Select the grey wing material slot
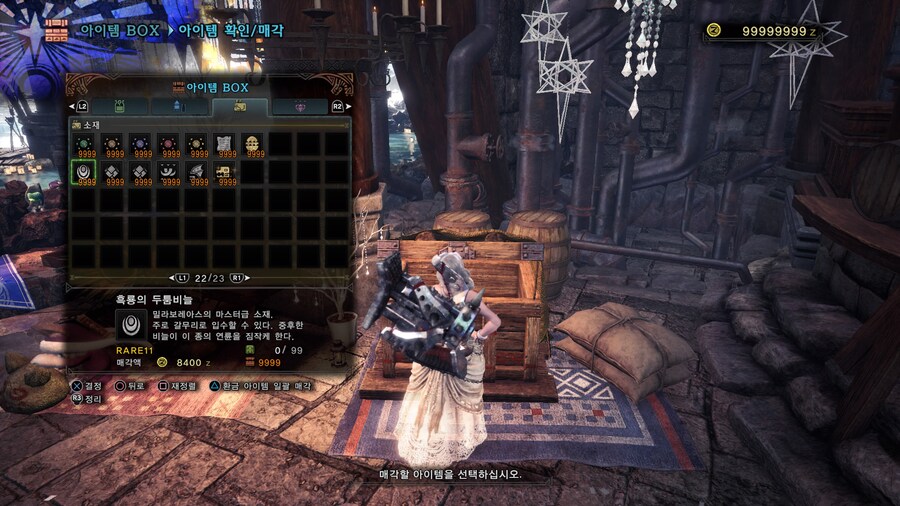The image size is (900, 506). tap(197, 172)
